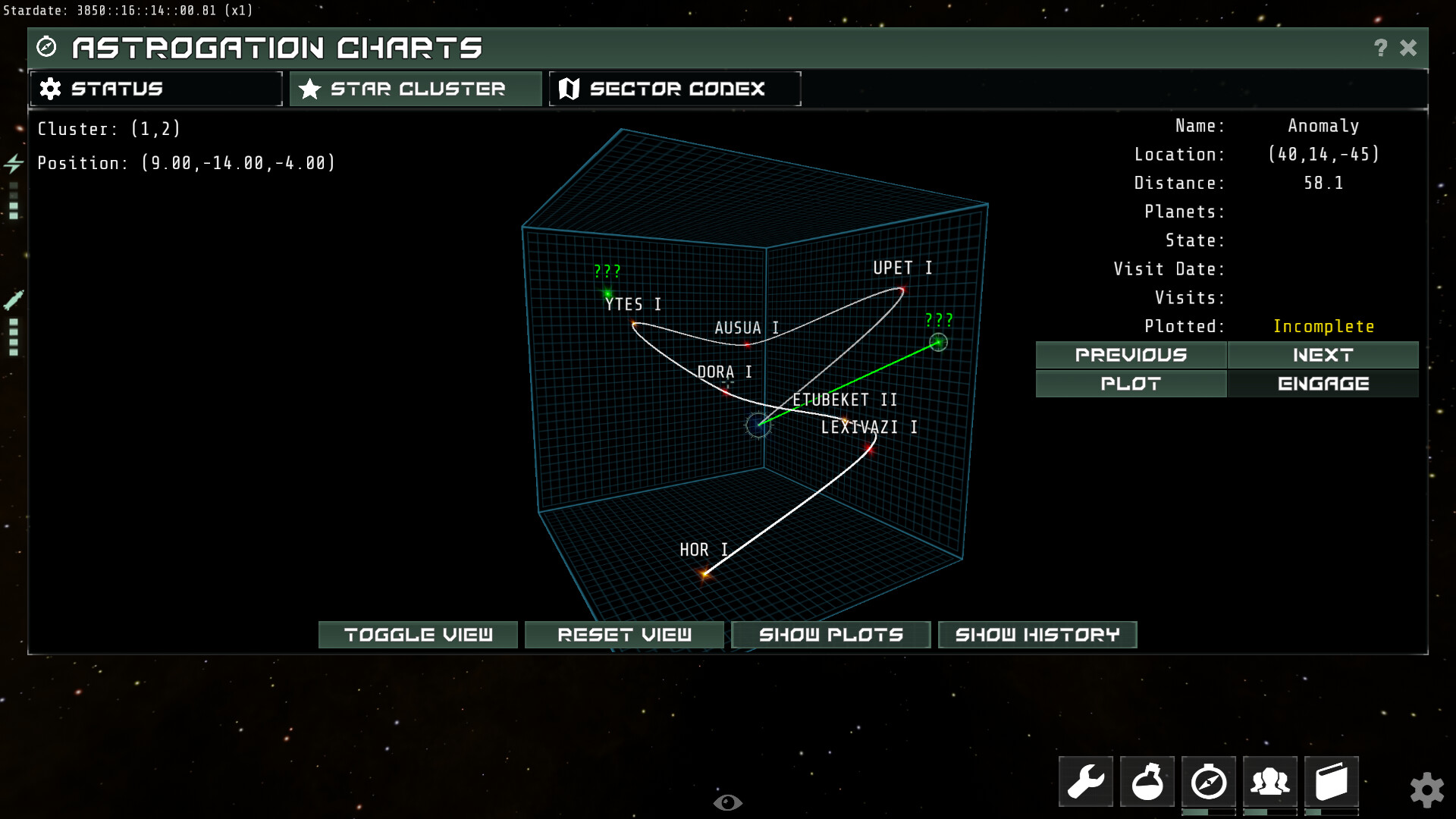Viewport: 1456px width, 819px height.
Task: Toggle the eye visibility icon at bottom center
Action: click(729, 802)
